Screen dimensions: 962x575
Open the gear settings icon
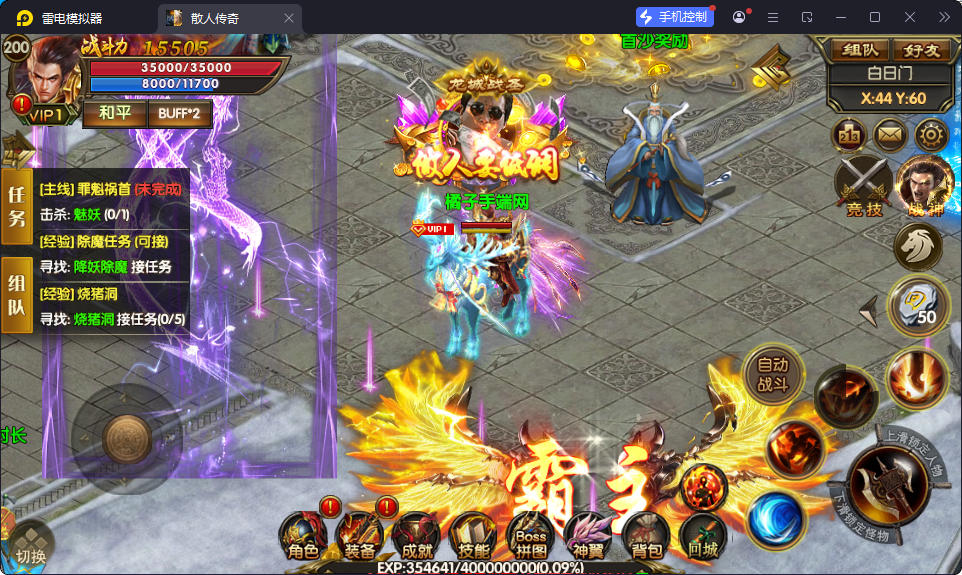click(x=932, y=134)
